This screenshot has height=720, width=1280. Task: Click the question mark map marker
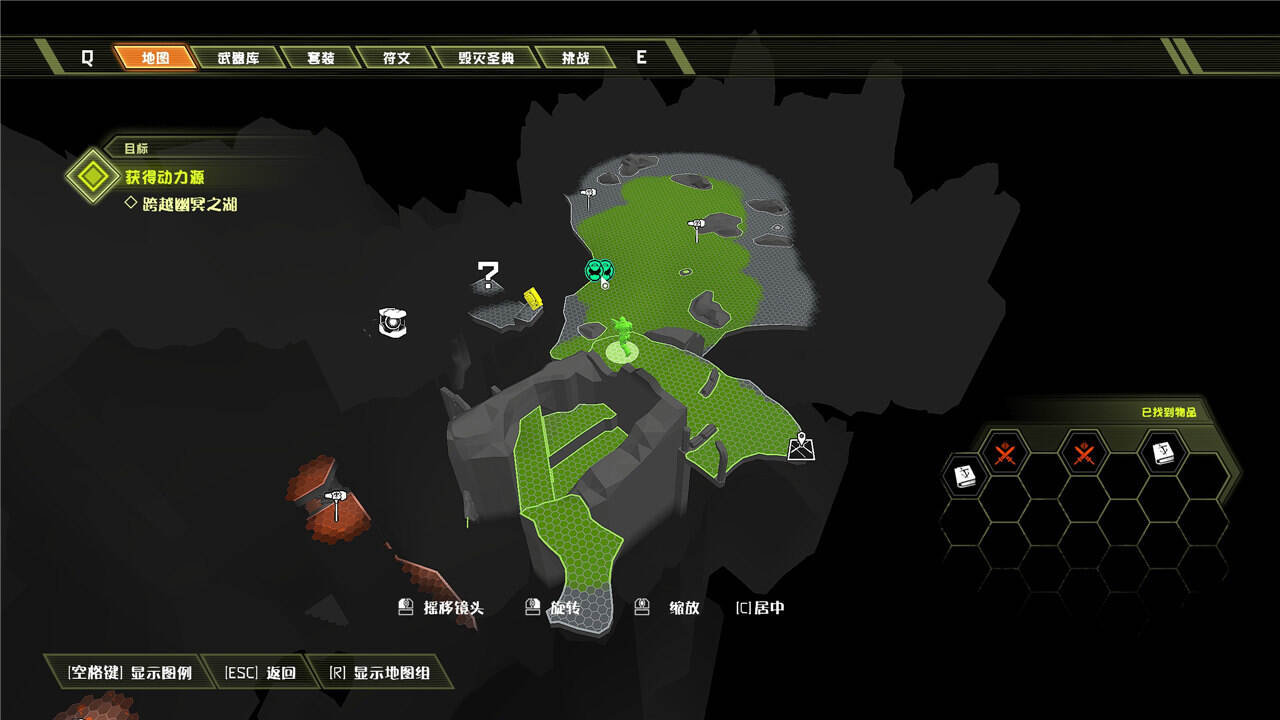pyautogui.click(x=488, y=274)
